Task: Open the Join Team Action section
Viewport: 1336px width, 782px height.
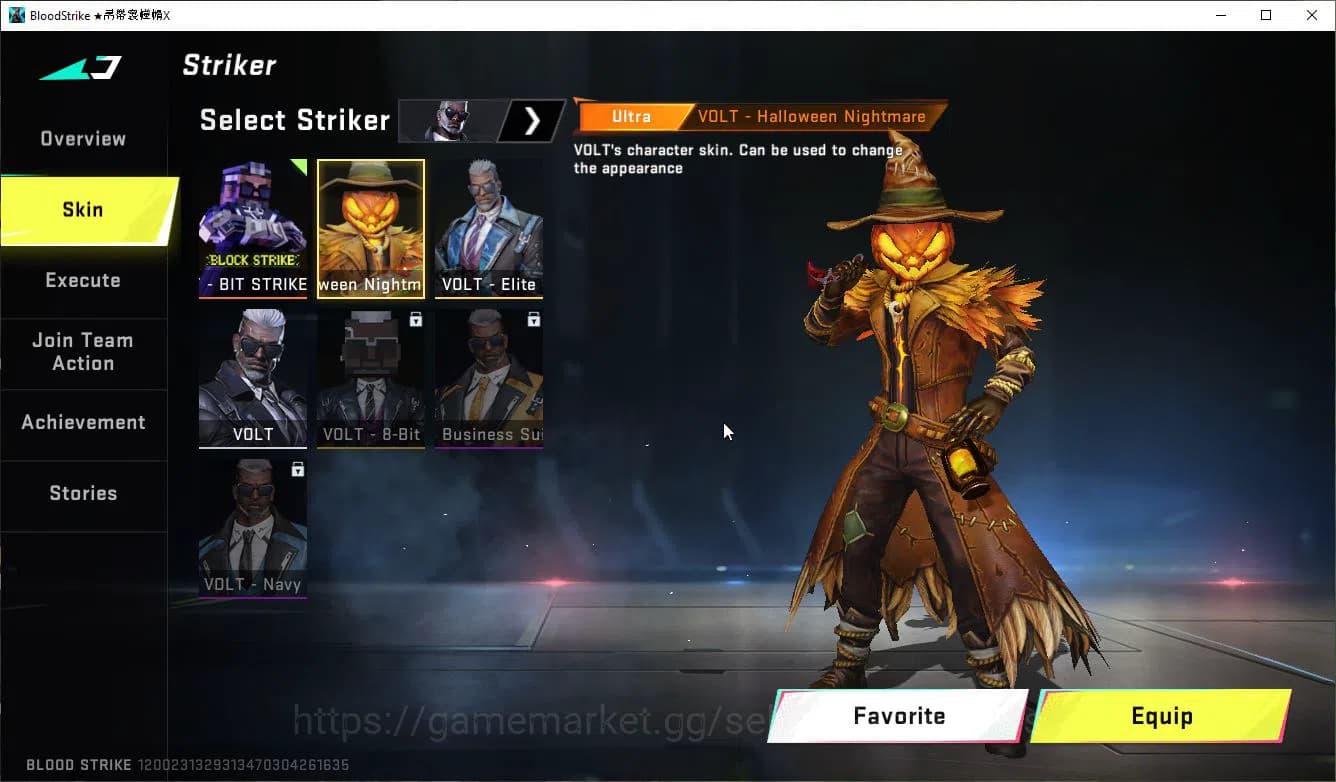Action: tap(85, 352)
